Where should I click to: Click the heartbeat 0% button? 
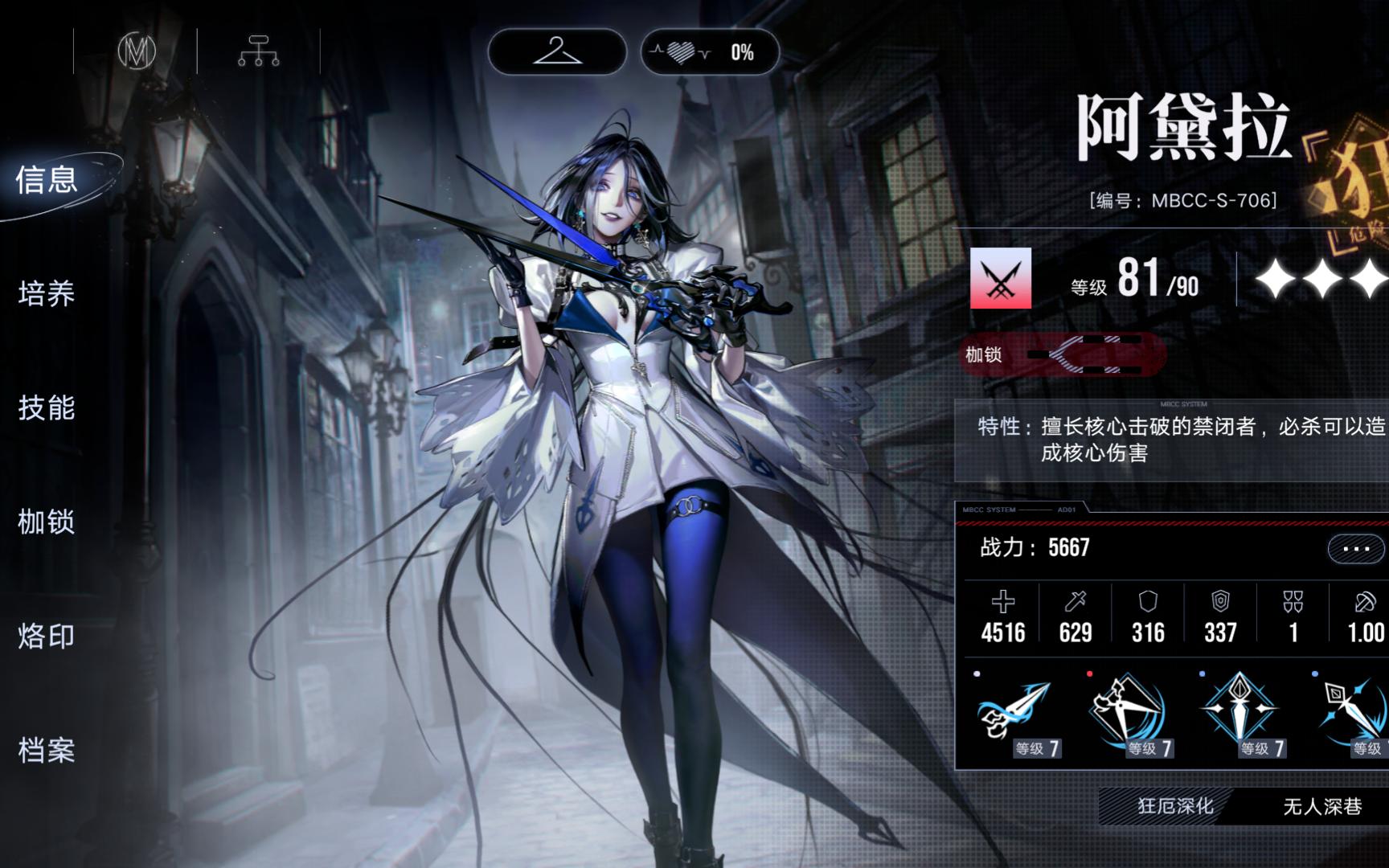[x=710, y=52]
